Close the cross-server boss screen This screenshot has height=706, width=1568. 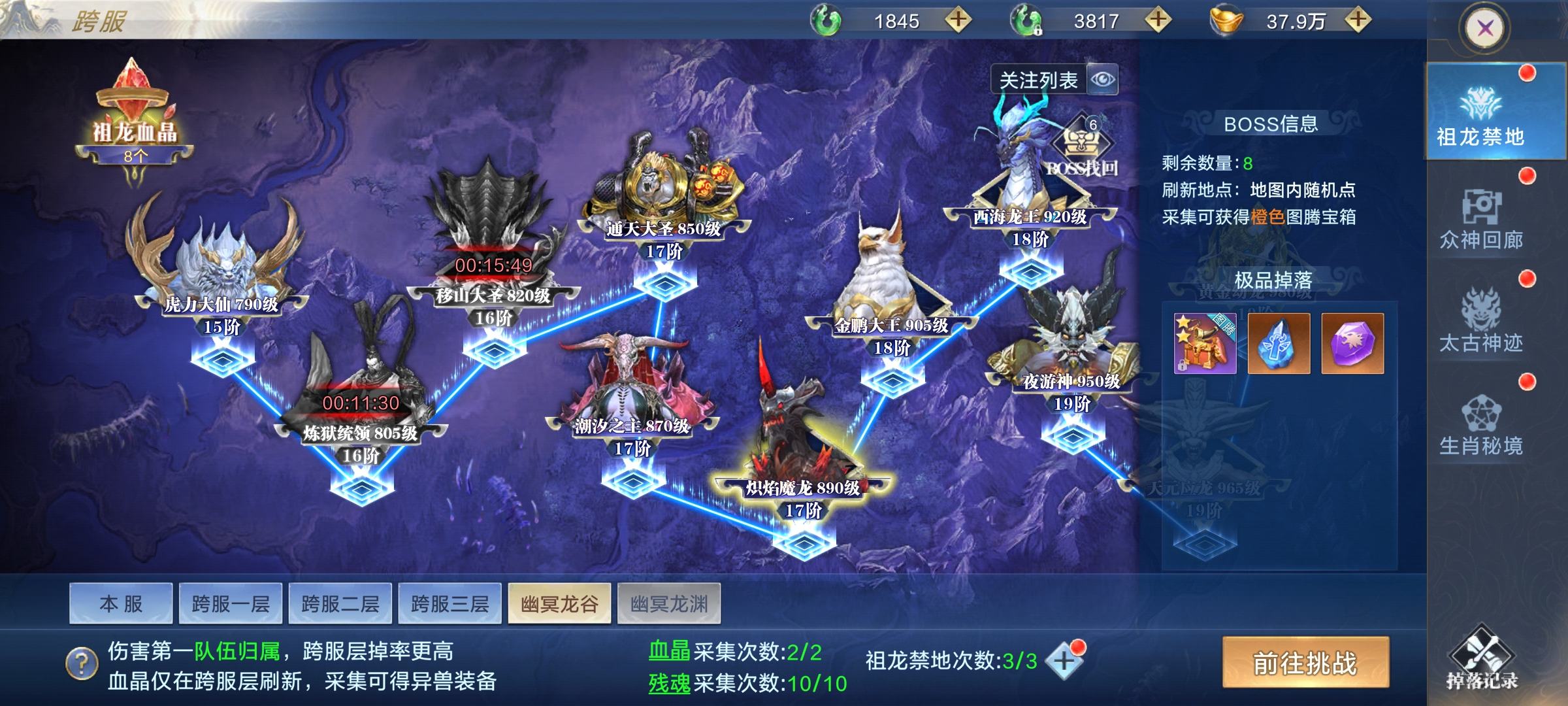coord(1485,28)
